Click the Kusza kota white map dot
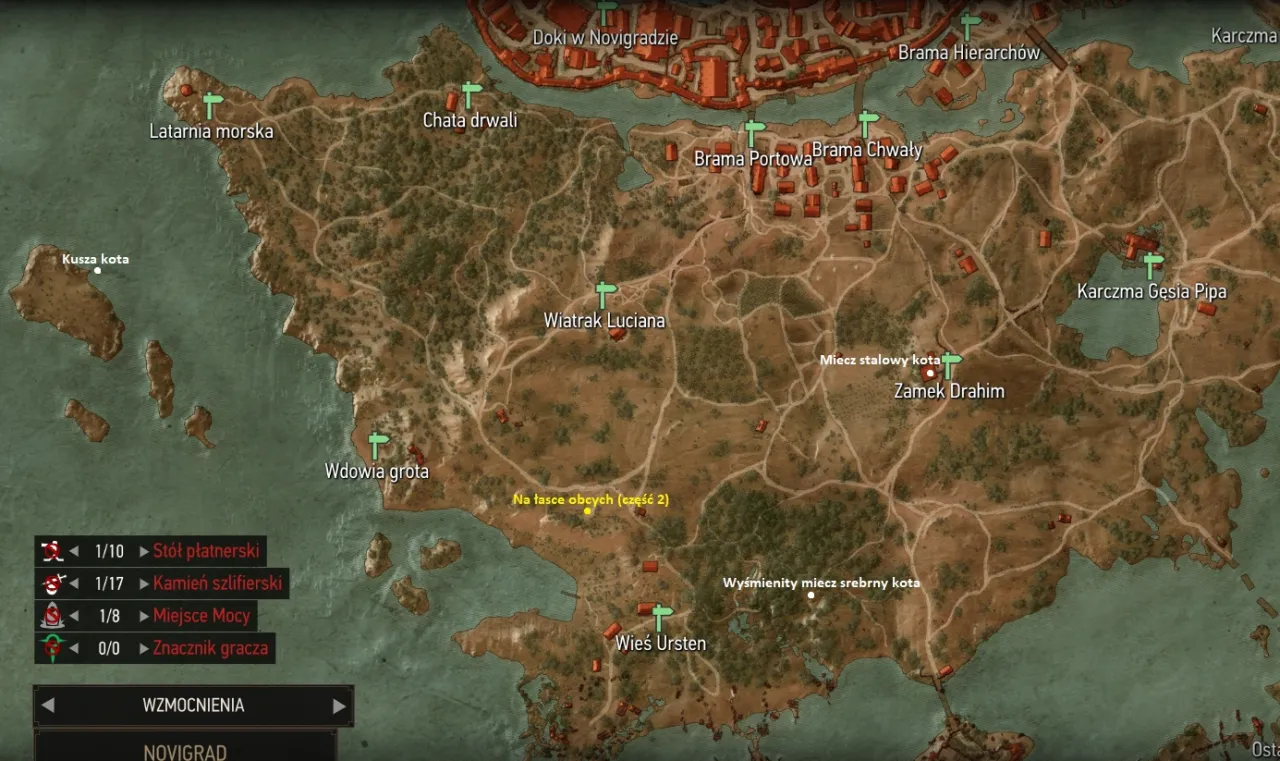This screenshot has width=1280, height=761. coord(97,270)
